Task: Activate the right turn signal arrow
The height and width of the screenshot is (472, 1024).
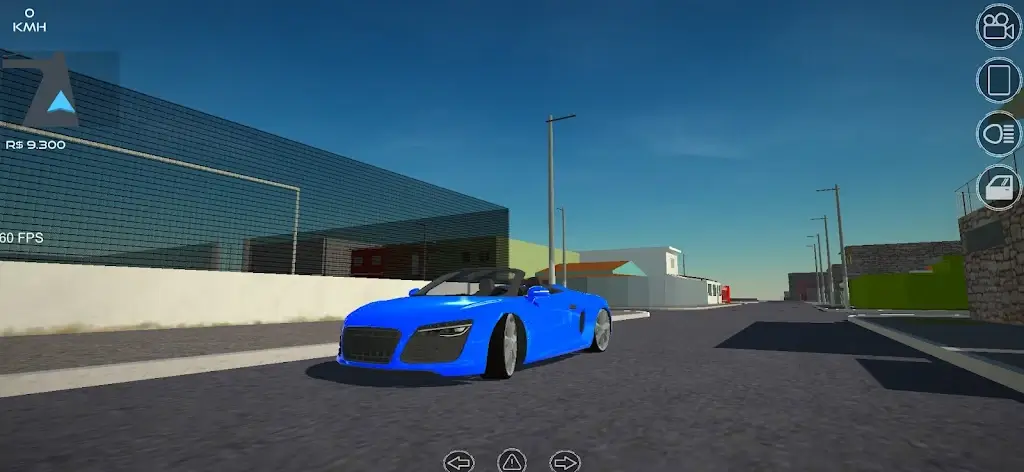Action: click(565, 462)
